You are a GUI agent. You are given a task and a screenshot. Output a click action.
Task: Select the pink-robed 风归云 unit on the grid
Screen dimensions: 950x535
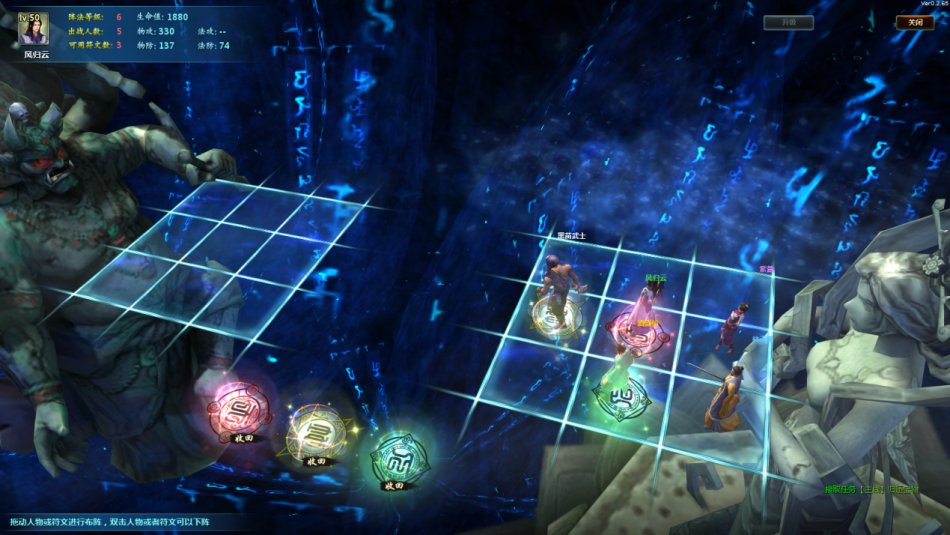click(647, 315)
